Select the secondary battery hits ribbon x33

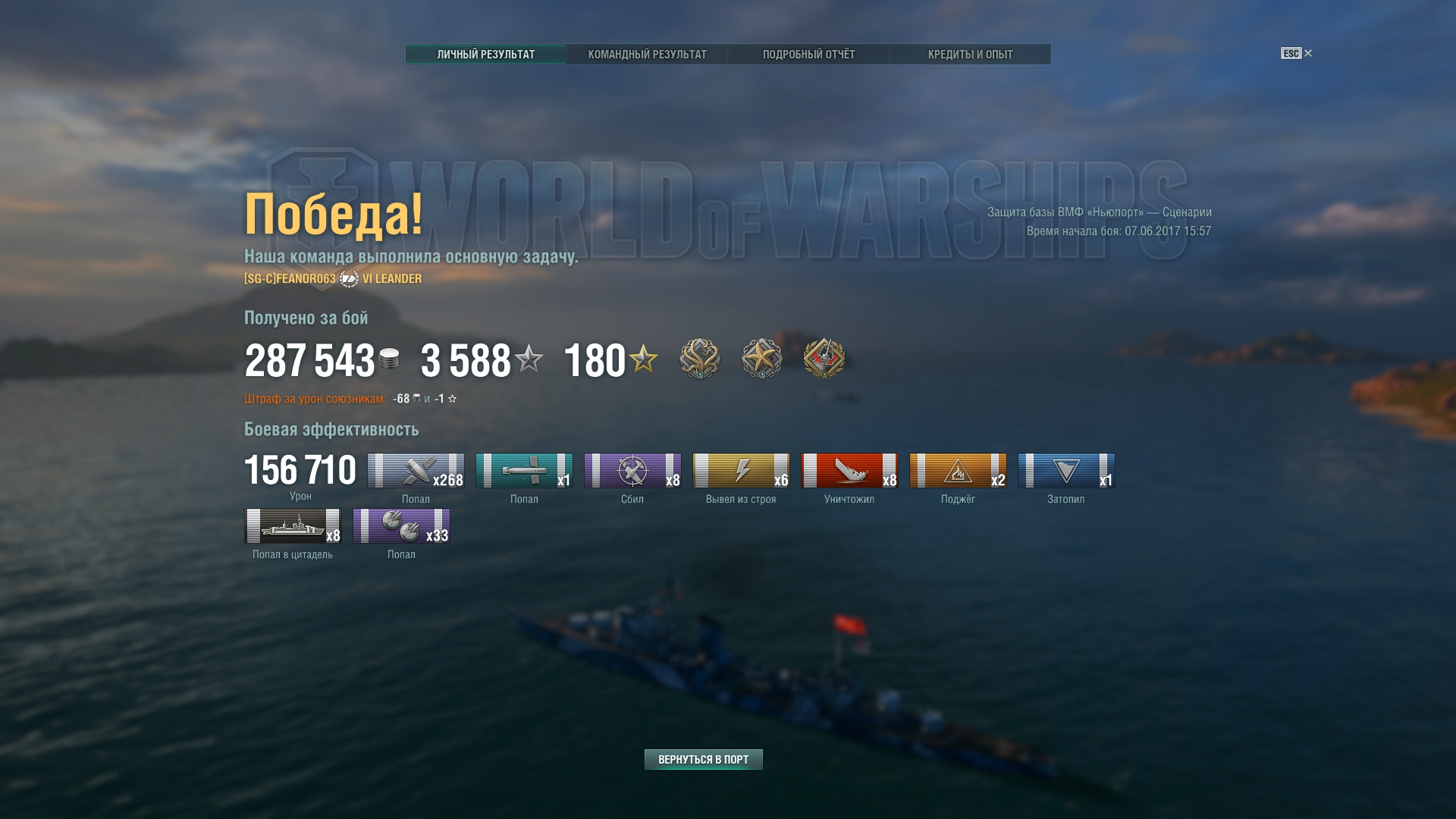point(401,526)
